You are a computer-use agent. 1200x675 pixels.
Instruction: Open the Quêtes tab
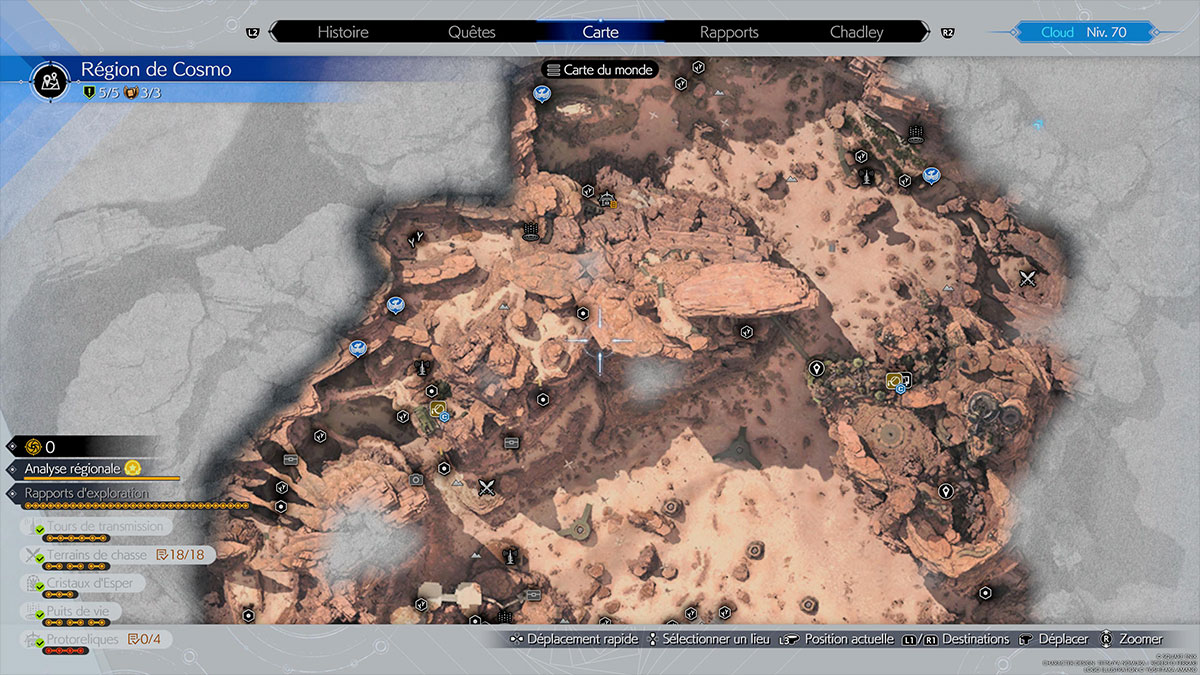point(472,32)
